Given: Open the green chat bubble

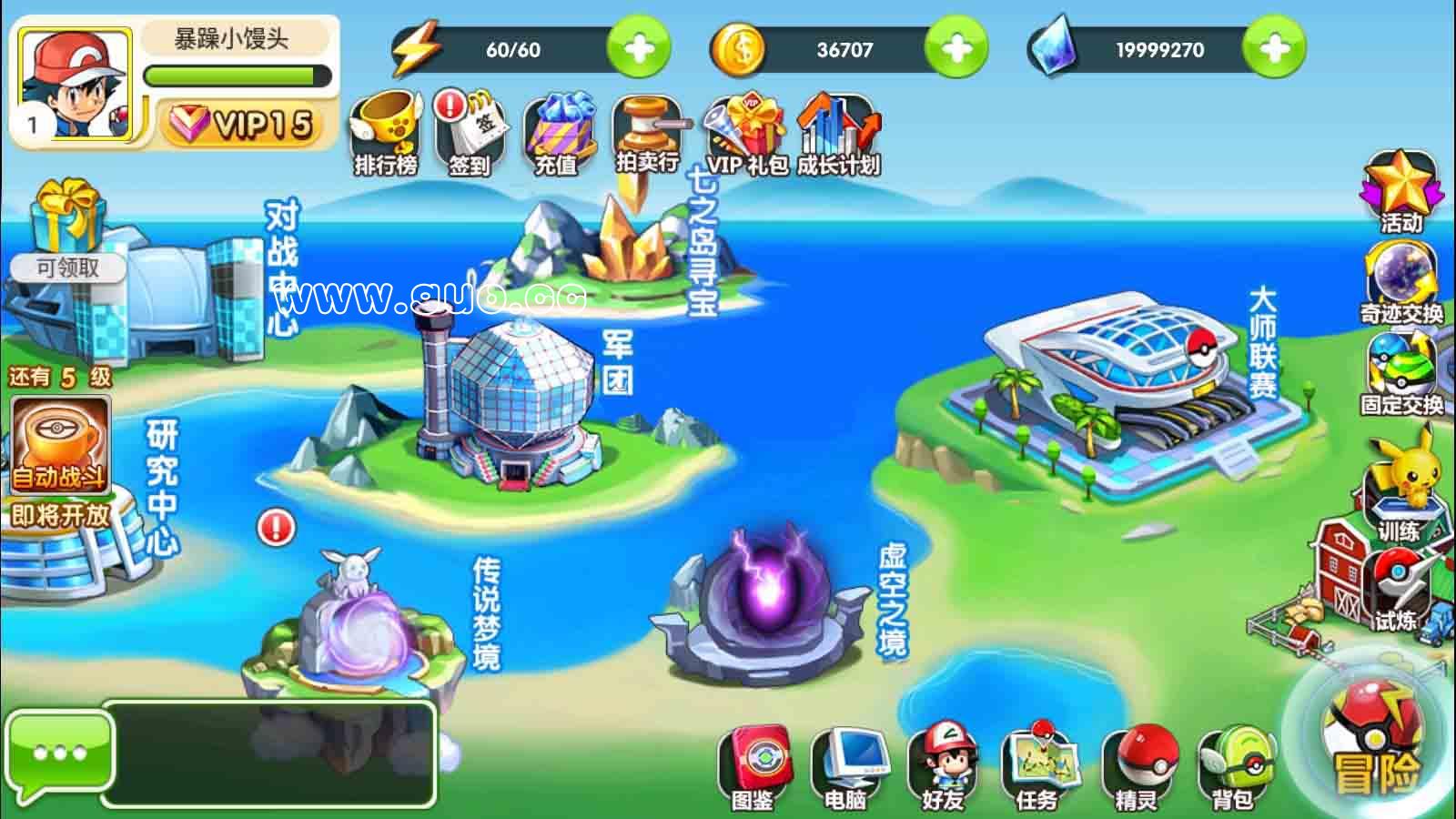Looking at the screenshot, I should click(59, 753).
